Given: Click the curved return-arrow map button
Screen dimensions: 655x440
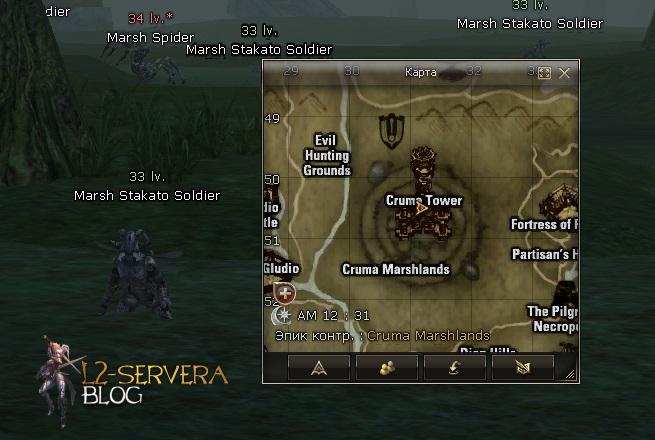Looking at the screenshot, I should pyautogui.click(x=455, y=369).
